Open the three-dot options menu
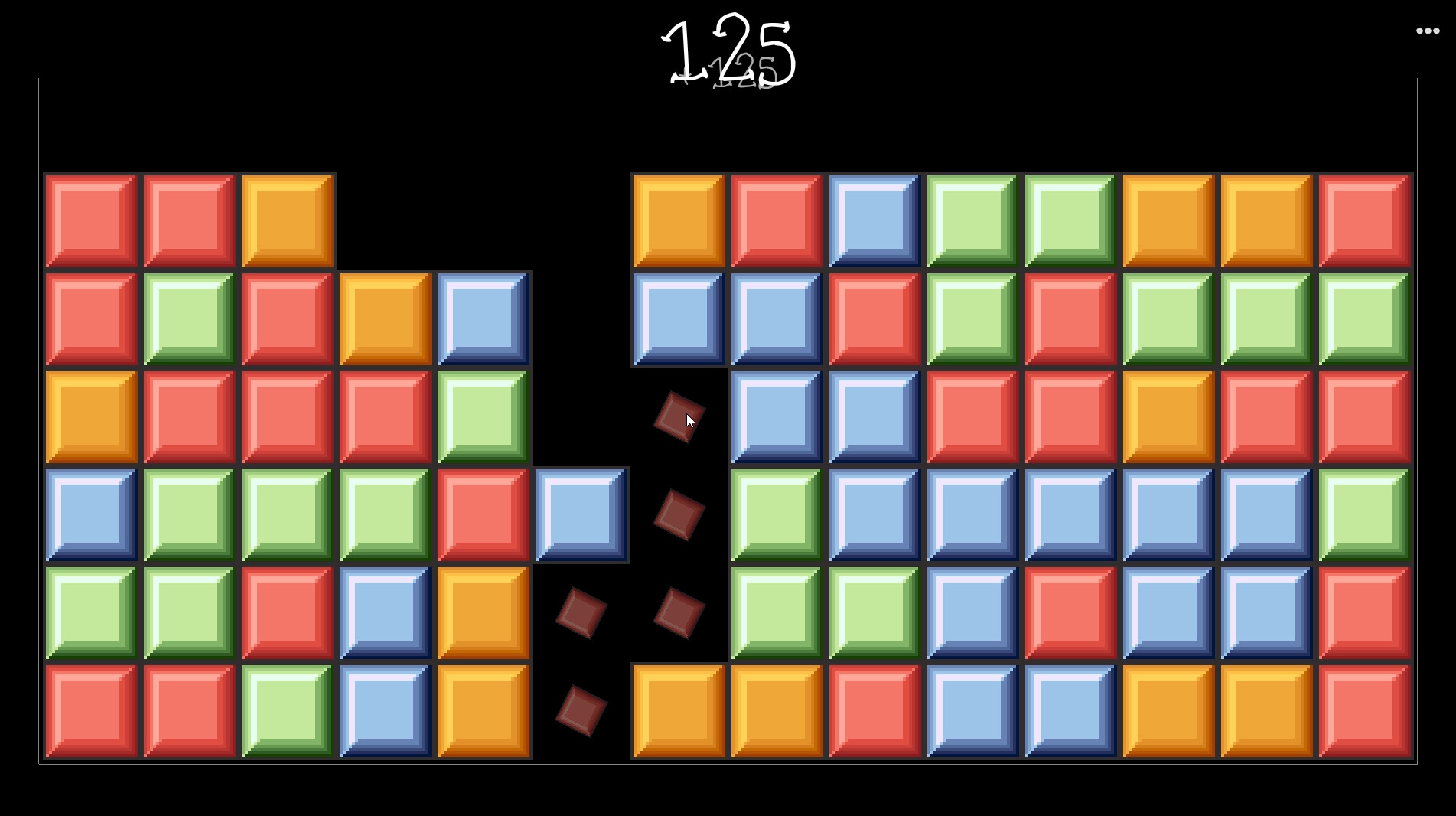 coord(1428,31)
